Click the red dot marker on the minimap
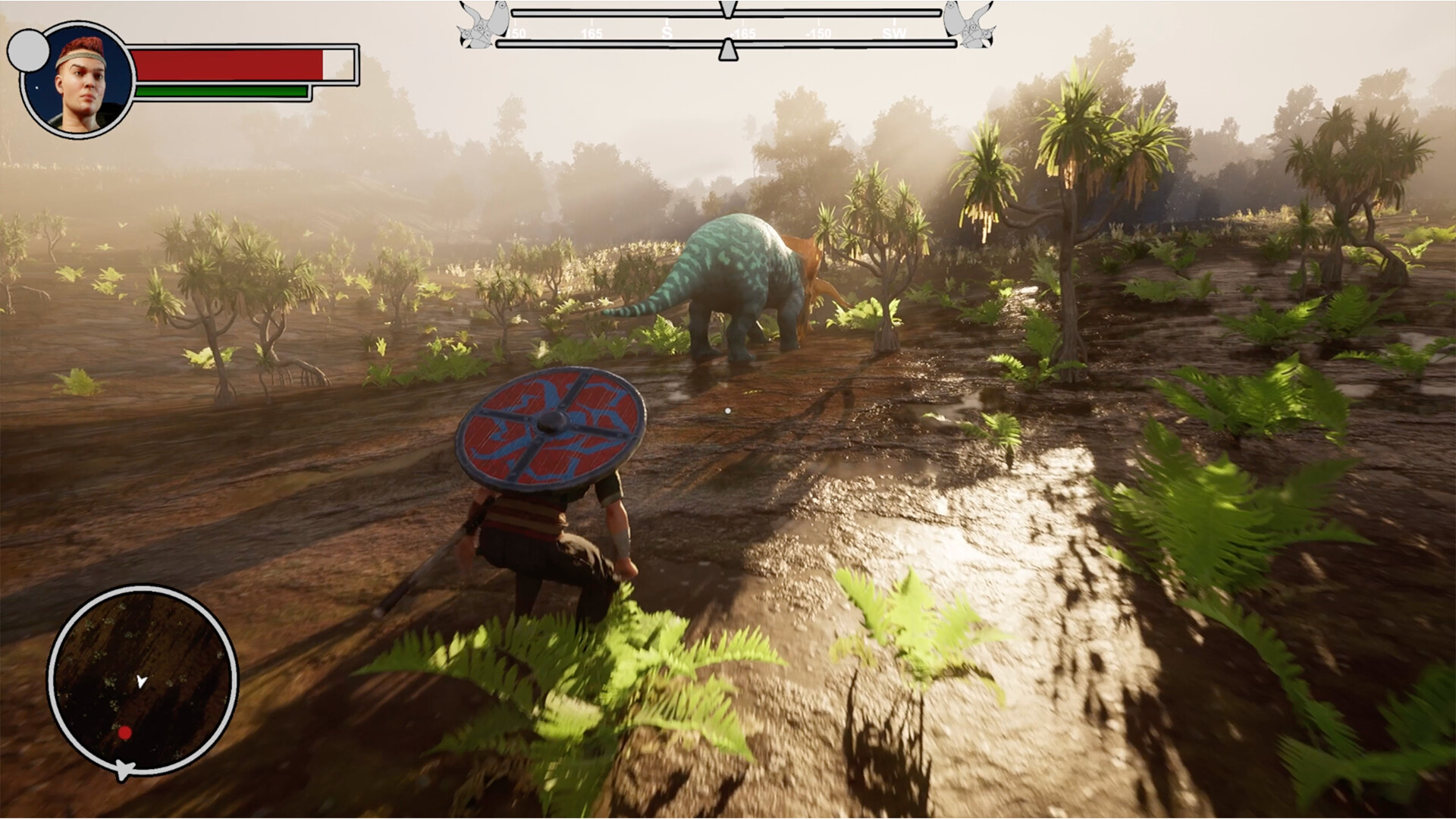 click(x=124, y=733)
